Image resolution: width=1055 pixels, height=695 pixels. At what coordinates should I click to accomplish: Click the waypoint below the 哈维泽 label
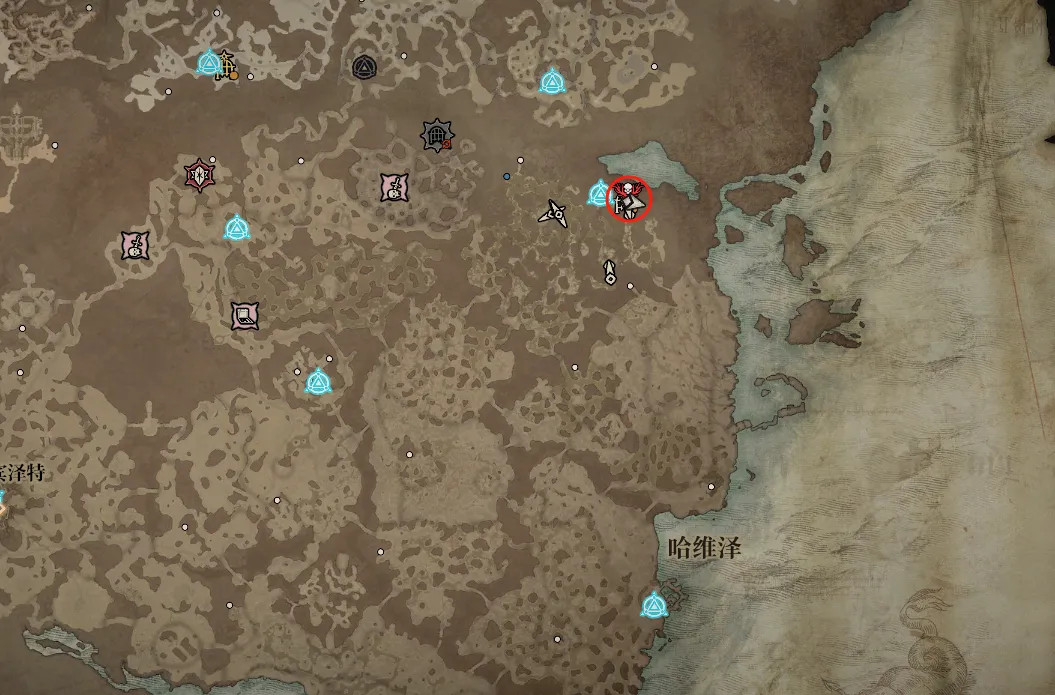(x=654, y=605)
